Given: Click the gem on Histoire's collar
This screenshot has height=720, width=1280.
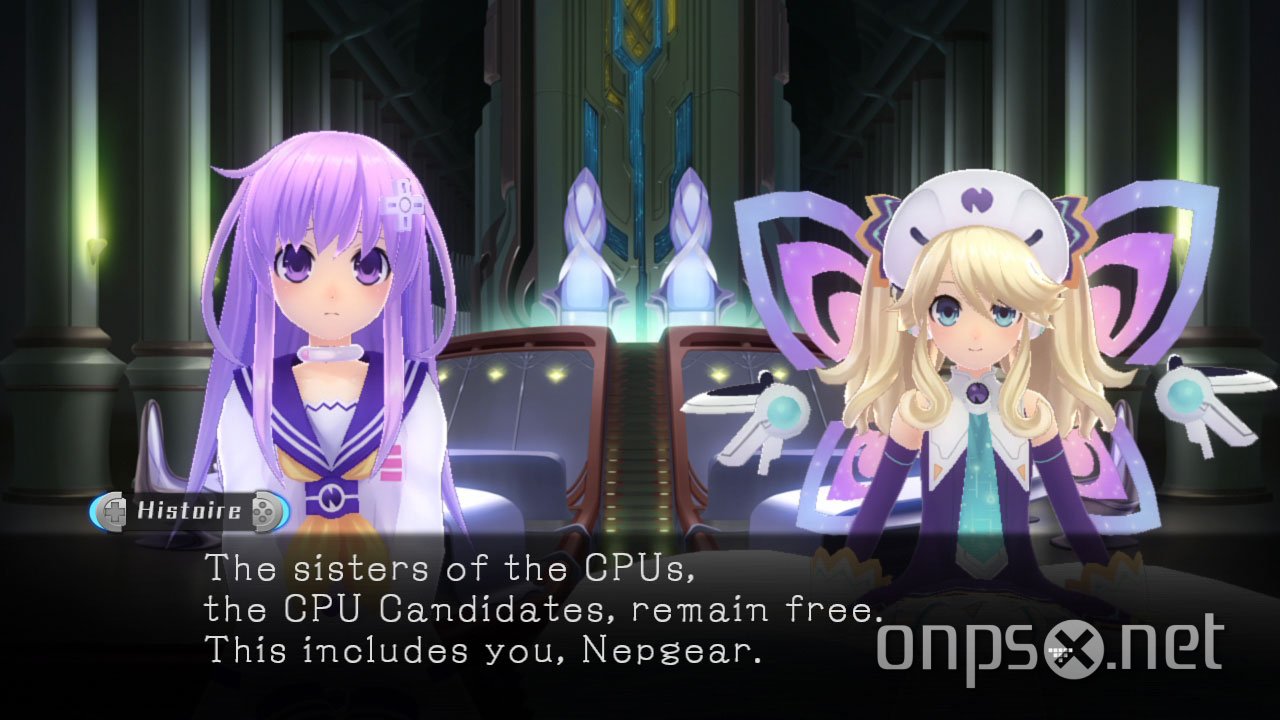Looking at the screenshot, I should (x=976, y=393).
